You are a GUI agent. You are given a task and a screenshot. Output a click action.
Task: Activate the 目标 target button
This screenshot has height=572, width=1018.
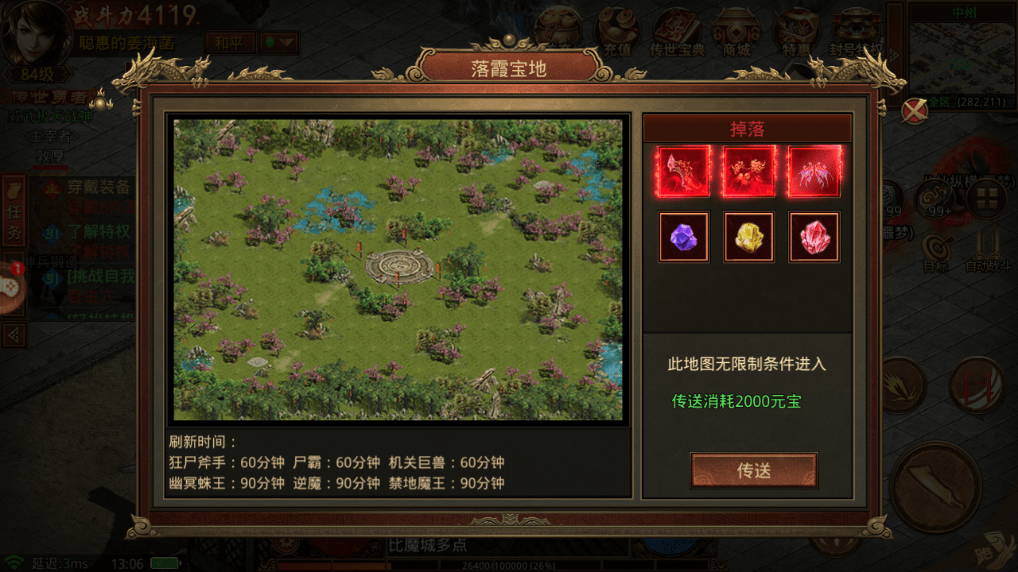pyautogui.click(x=935, y=250)
